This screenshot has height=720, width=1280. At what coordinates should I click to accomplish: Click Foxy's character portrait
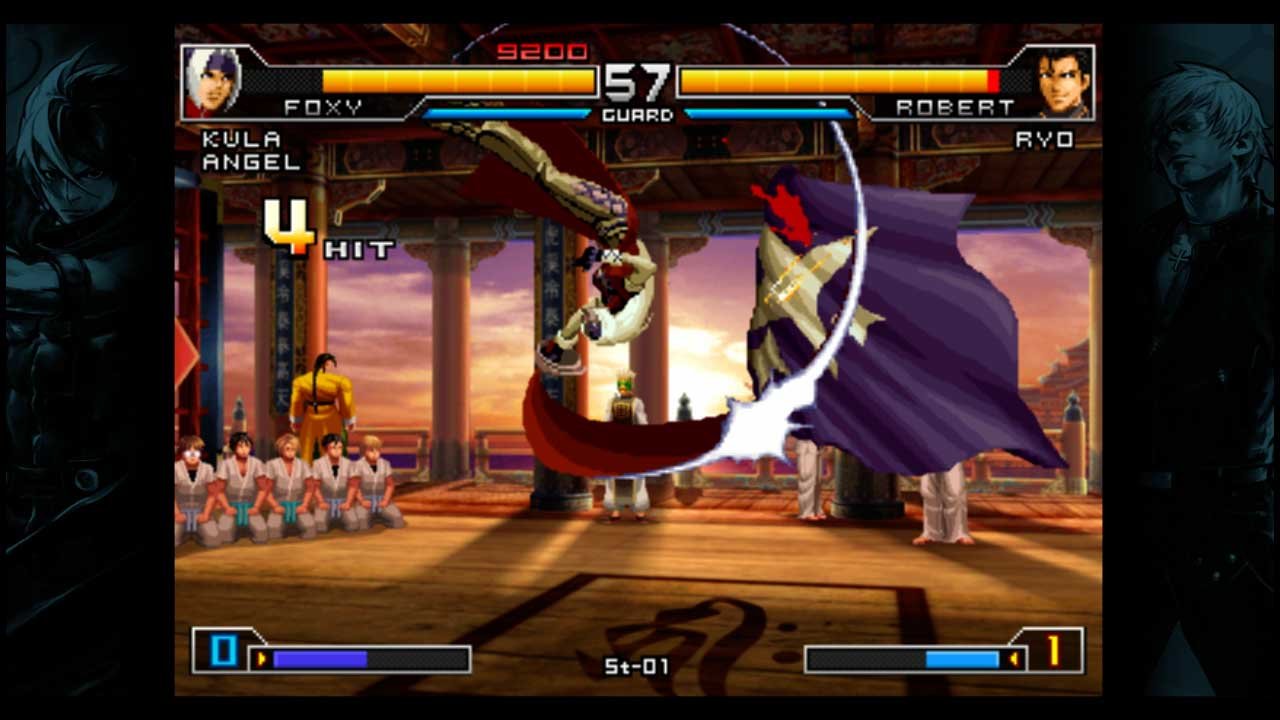tap(212, 81)
